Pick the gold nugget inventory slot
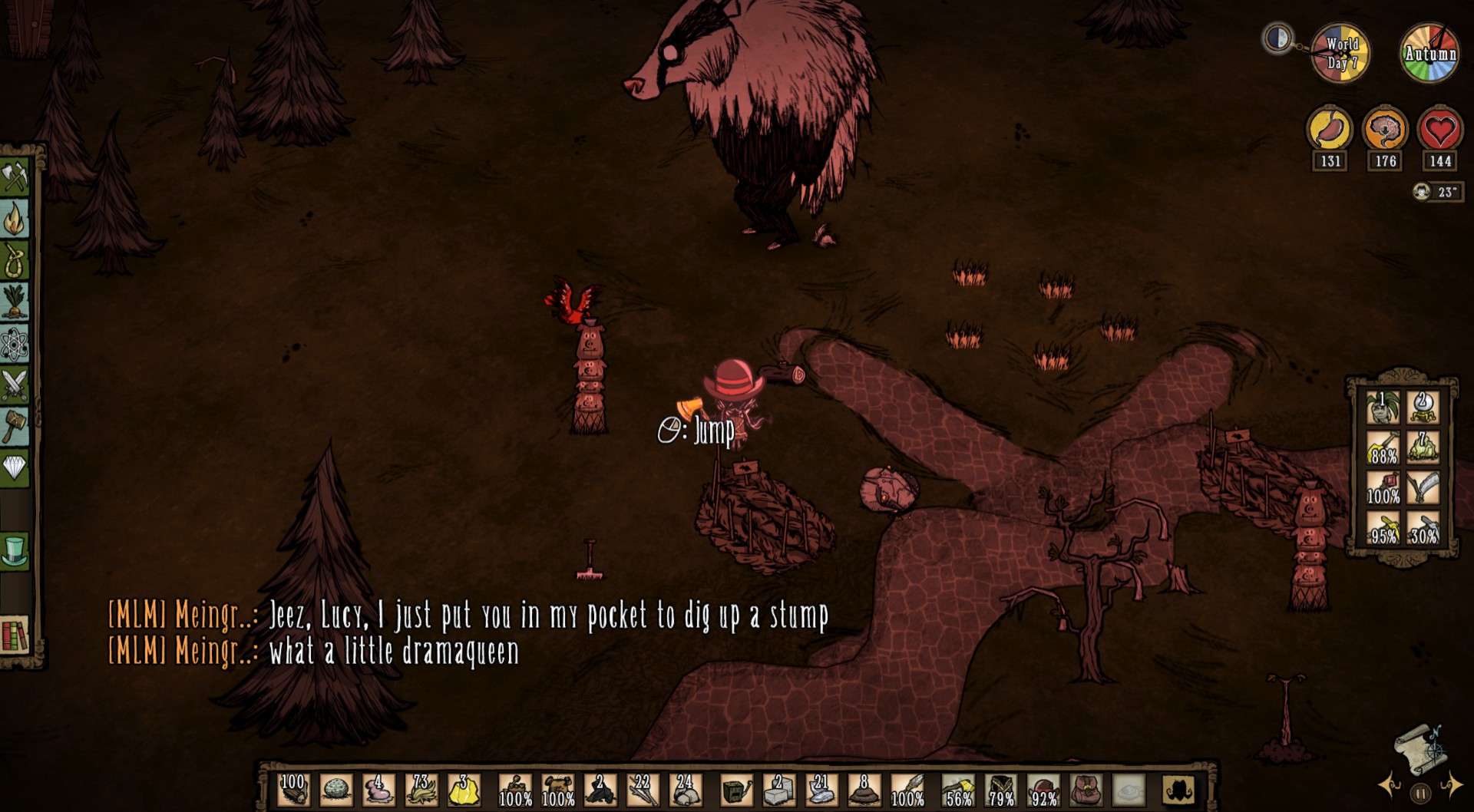Image resolution: width=1474 pixels, height=812 pixels. coord(464,790)
